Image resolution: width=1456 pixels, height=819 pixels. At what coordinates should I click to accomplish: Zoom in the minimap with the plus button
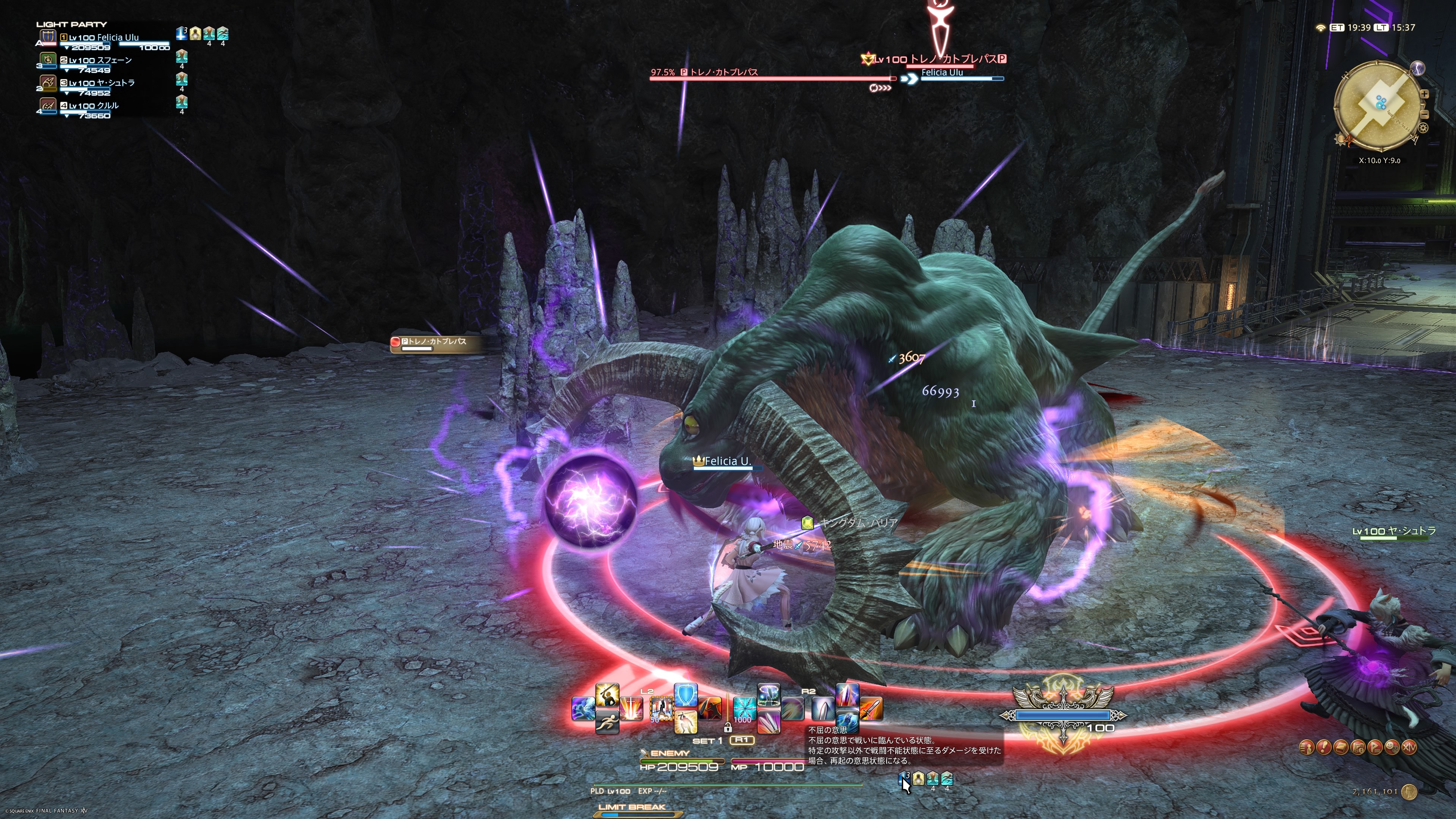point(1425,94)
